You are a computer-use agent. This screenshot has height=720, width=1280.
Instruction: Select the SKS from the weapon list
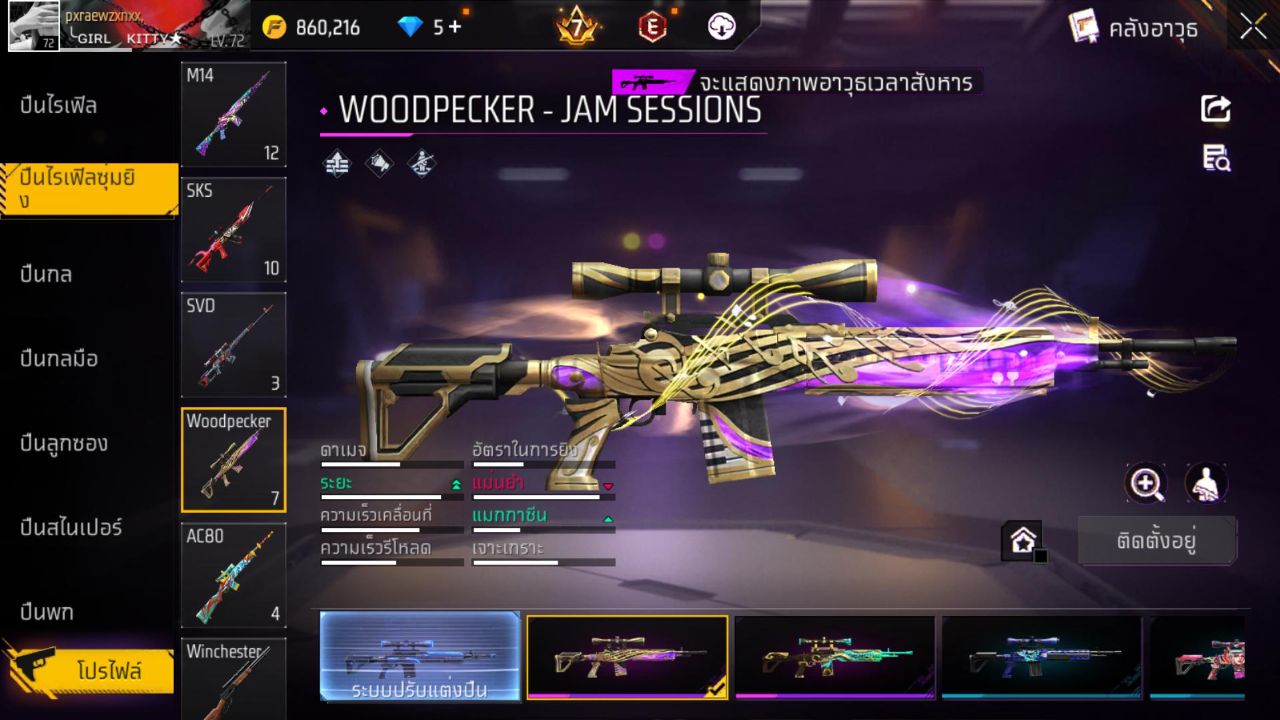tap(233, 230)
